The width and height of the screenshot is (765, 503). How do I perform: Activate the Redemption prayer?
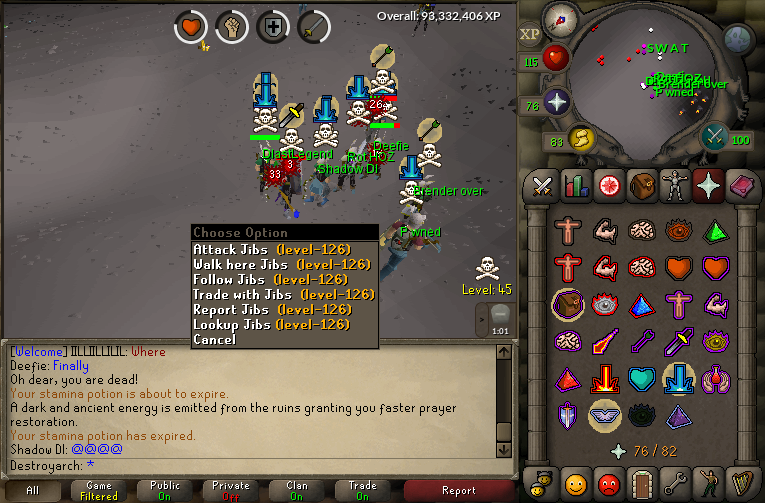click(x=645, y=378)
